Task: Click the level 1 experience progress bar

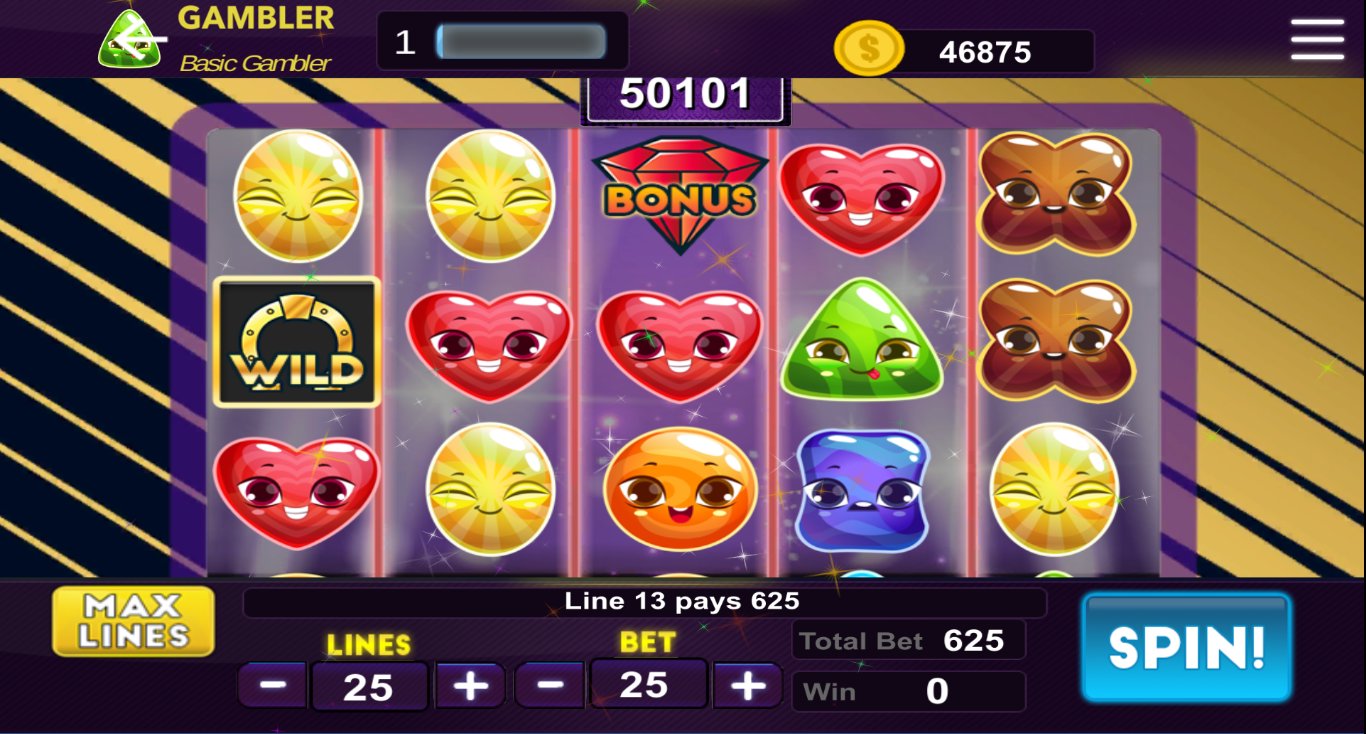Action: click(520, 40)
